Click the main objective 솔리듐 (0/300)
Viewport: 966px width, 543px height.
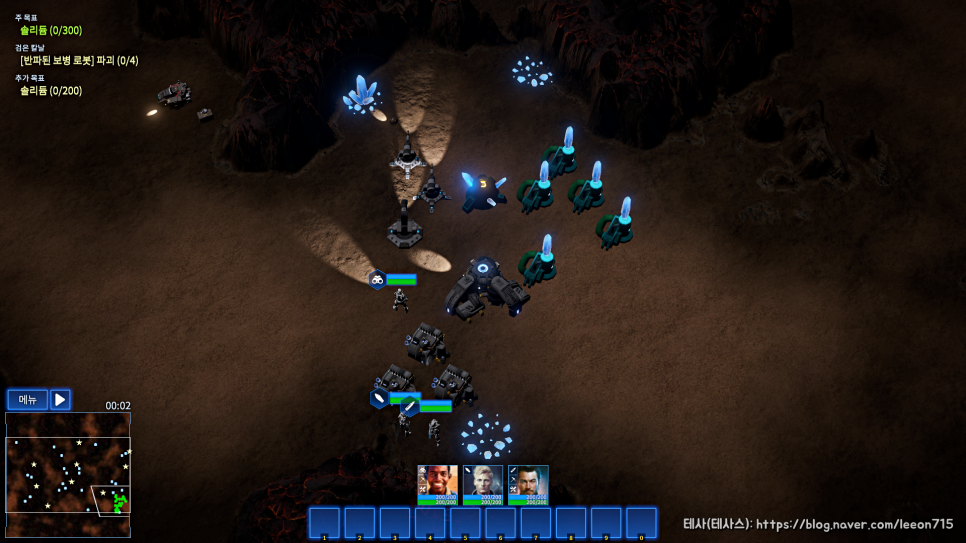pyautogui.click(x=51, y=30)
